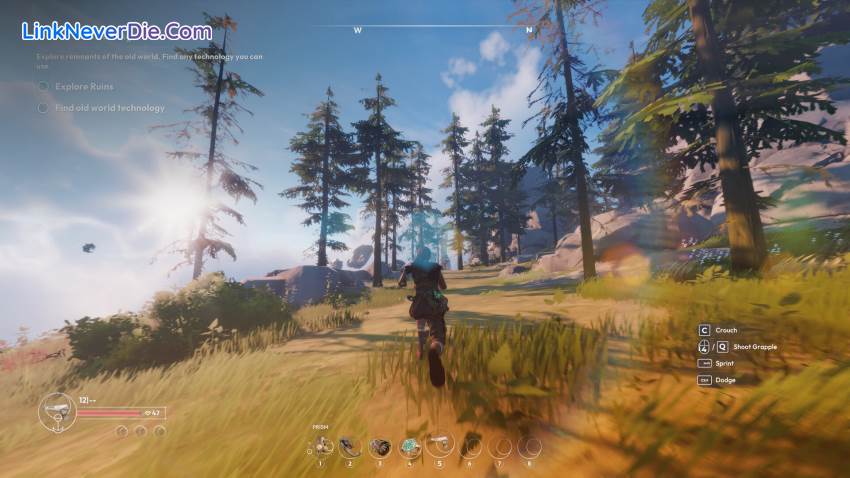The image size is (850, 478).
Task: Equip the pistol in hotbar slot 5
Action: pyautogui.click(x=440, y=445)
